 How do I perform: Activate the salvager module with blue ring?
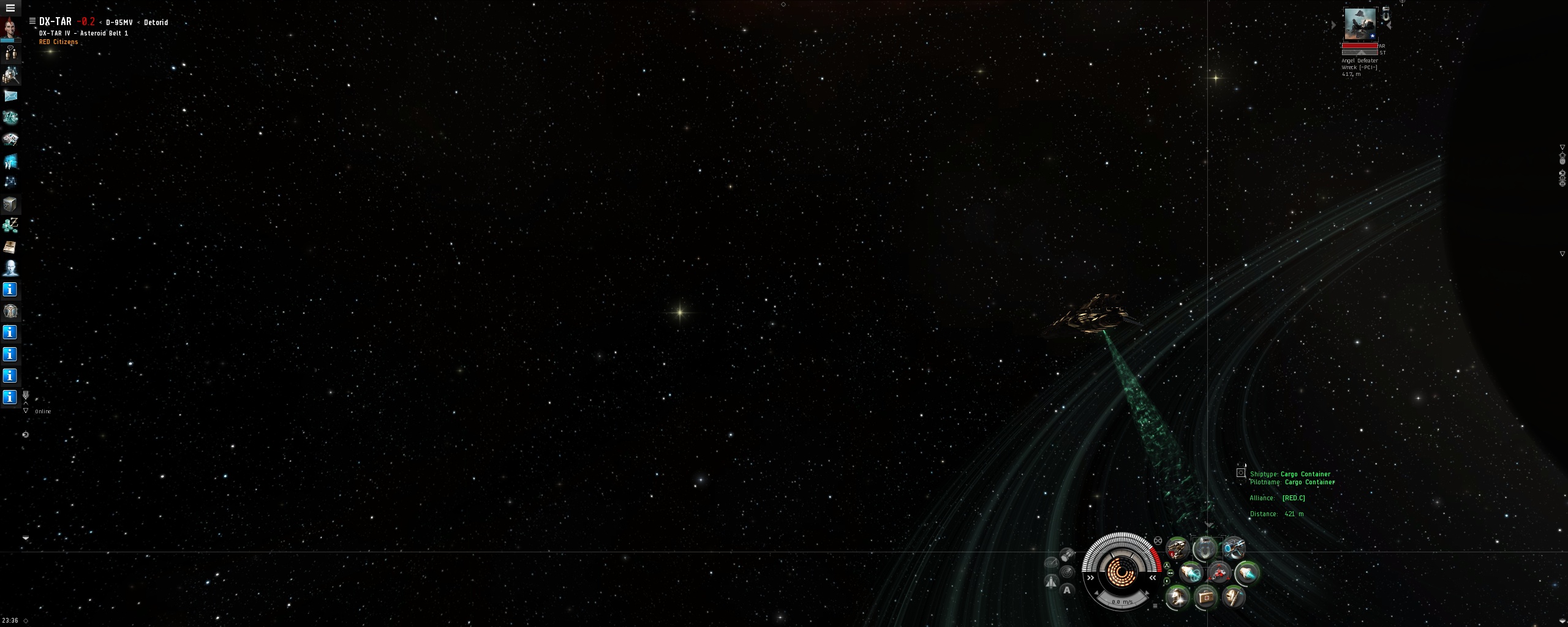(1233, 549)
